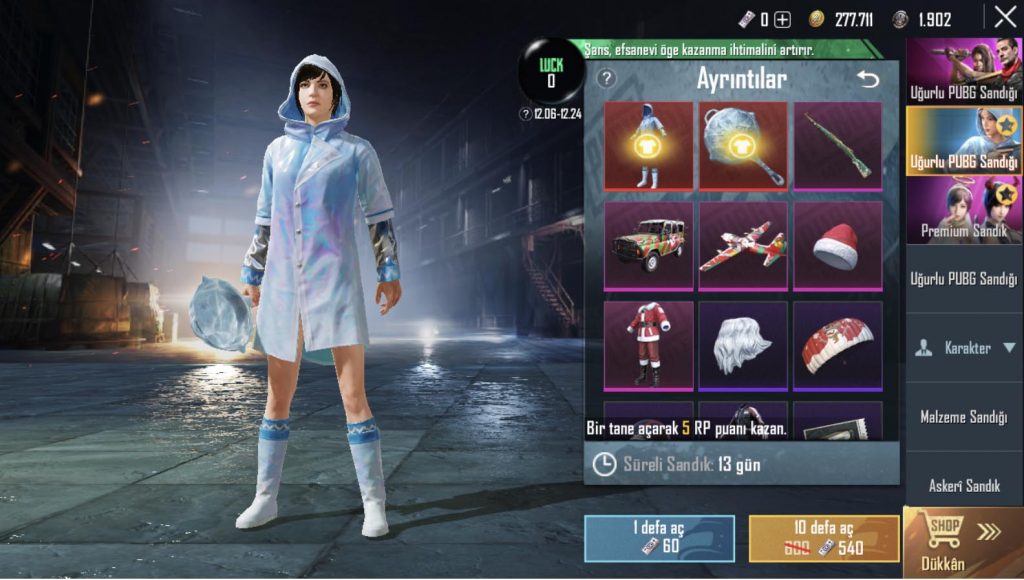Close the crate screen with the X

(x=1004, y=17)
